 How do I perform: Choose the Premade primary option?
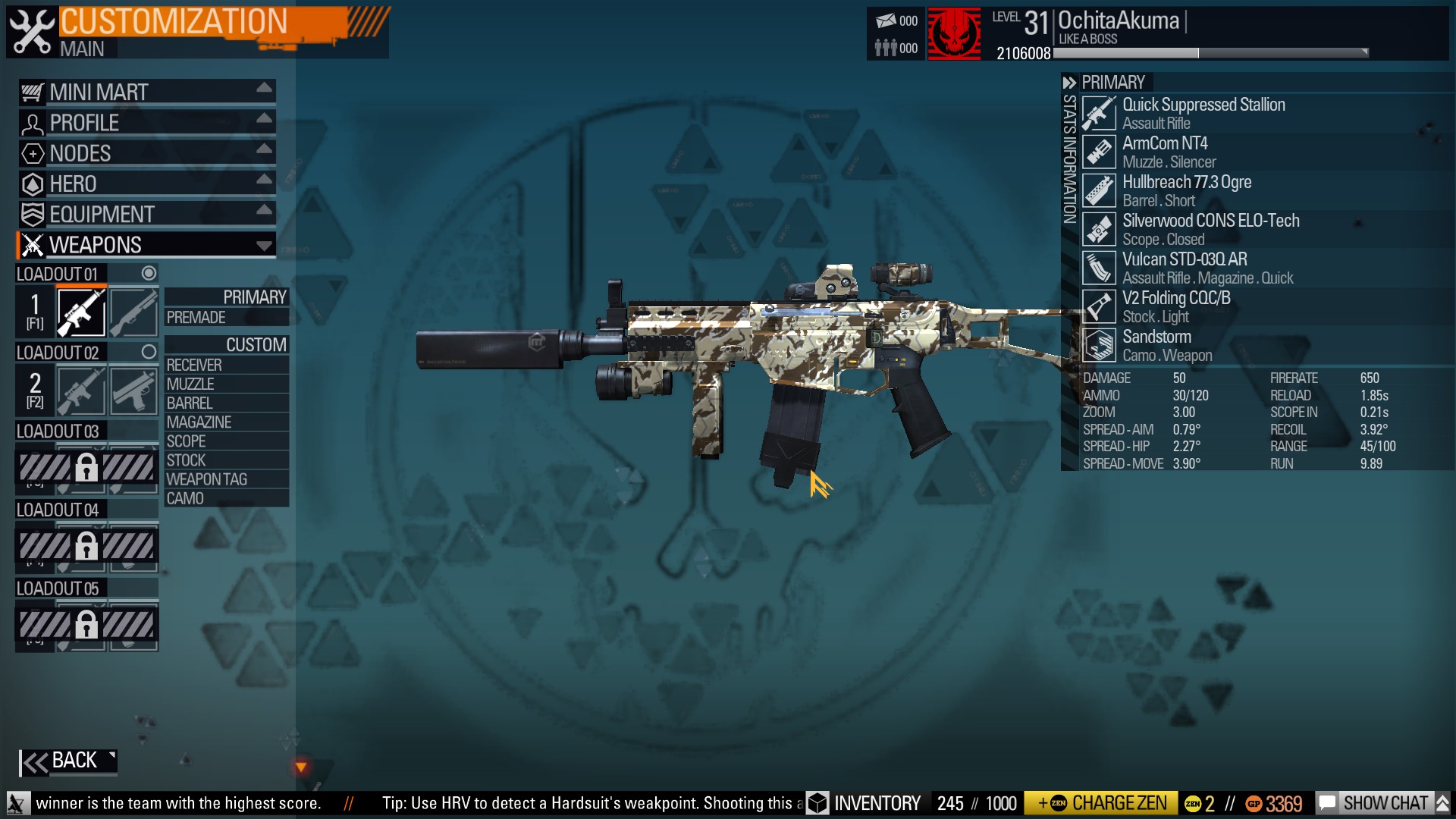226,318
